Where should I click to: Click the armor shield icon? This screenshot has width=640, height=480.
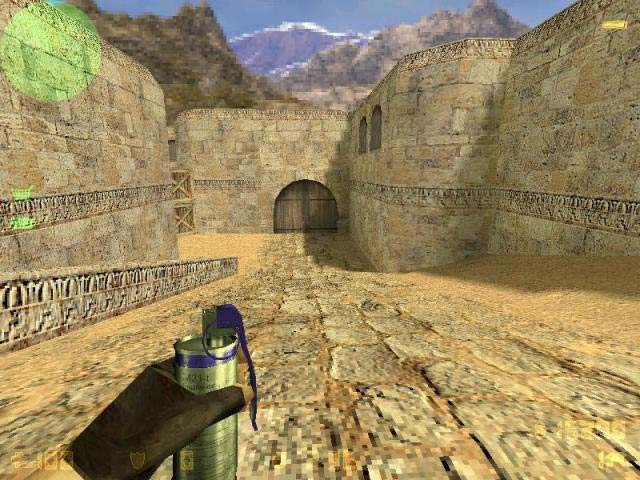pyautogui.click(x=137, y=460)
